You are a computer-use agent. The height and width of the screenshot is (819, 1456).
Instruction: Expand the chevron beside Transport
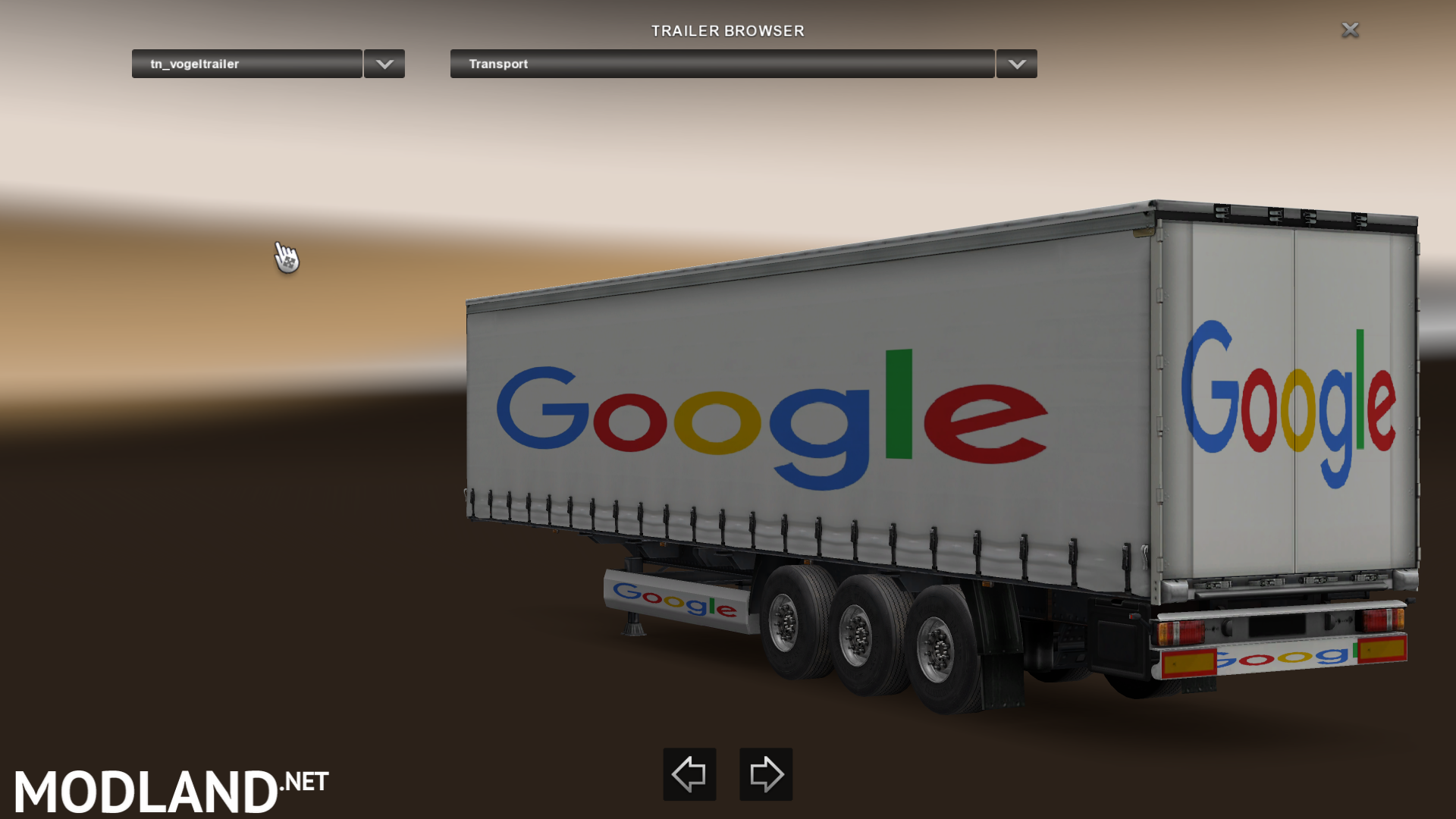1016,64
